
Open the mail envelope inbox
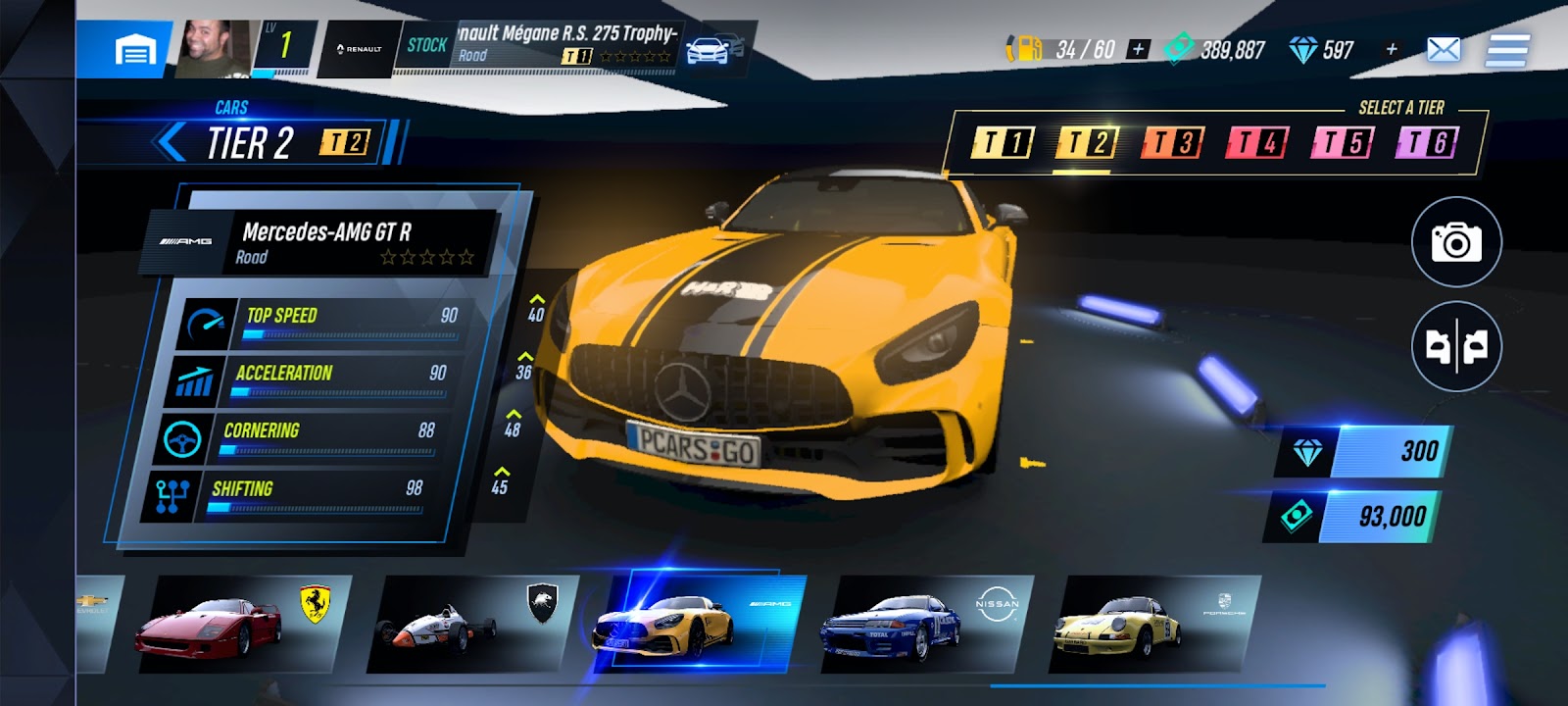coord(1444,49)
